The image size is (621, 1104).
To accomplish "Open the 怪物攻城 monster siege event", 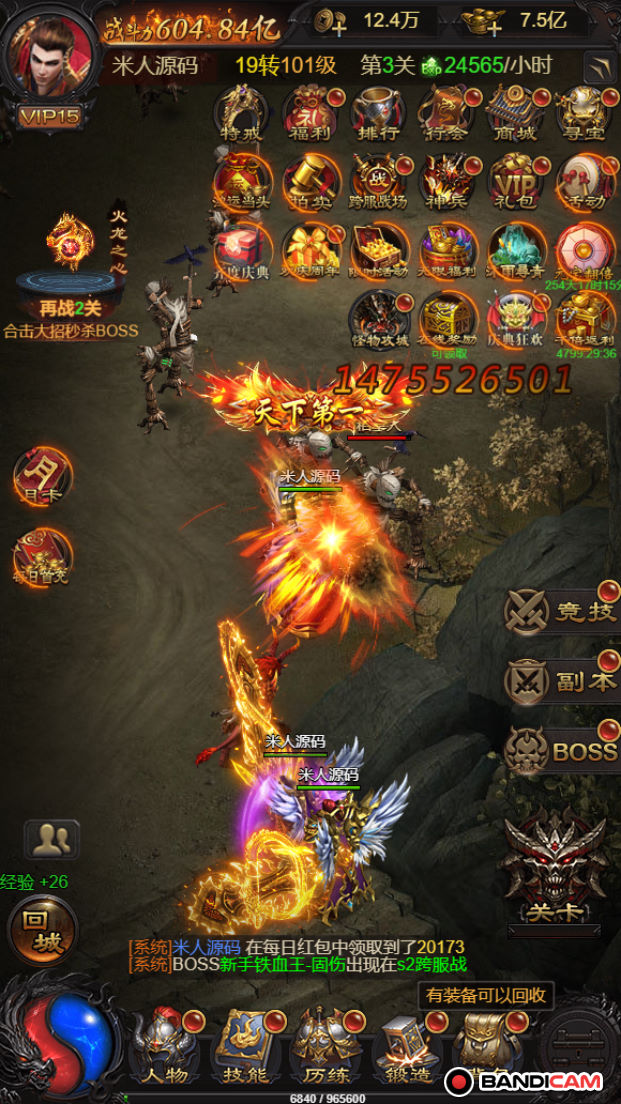I will click(377, 318).
